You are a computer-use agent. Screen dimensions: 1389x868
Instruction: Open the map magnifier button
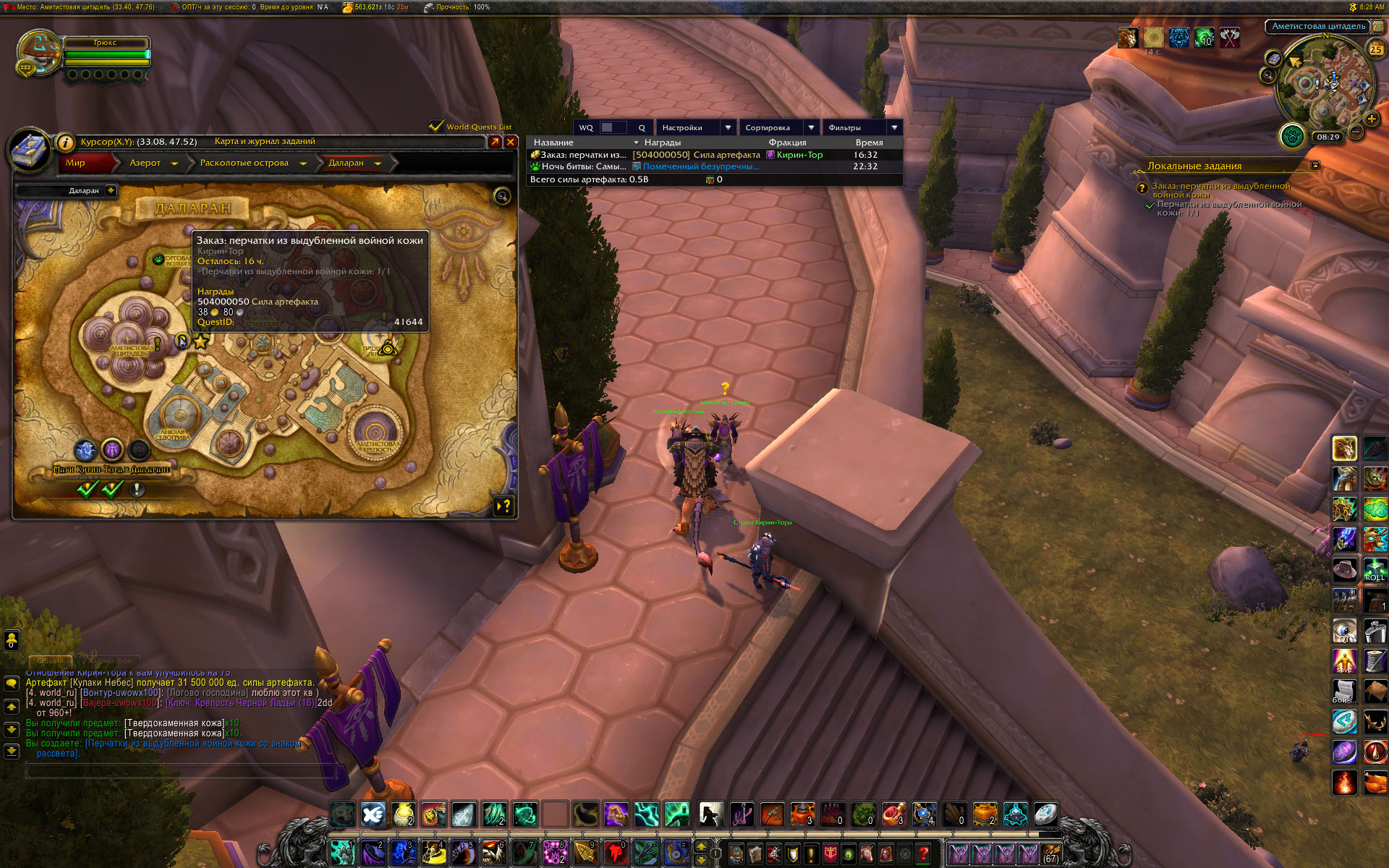pyautogui.click(x=501, y=196)
